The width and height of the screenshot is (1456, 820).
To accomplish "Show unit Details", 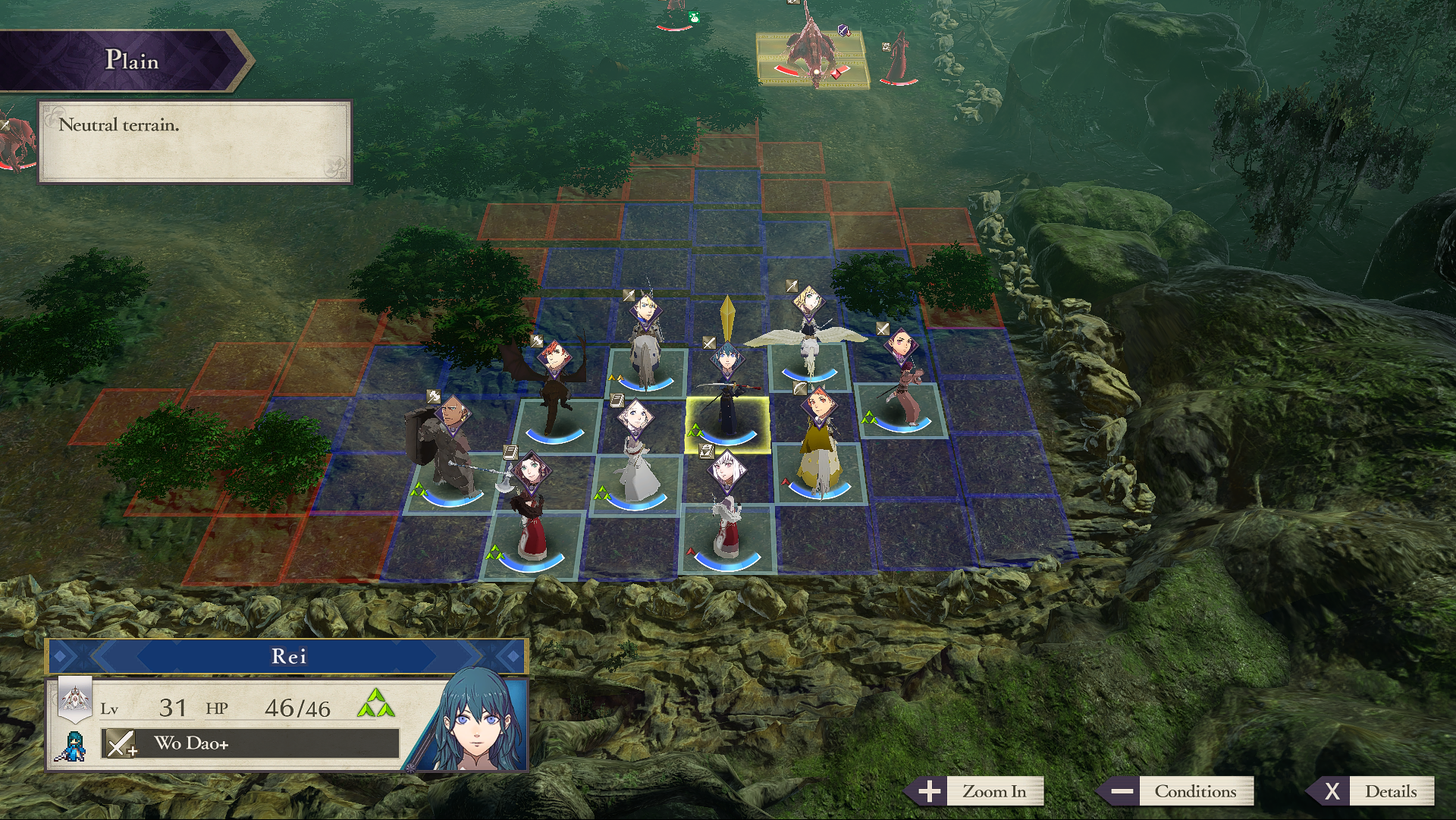I will [1374, 791].
